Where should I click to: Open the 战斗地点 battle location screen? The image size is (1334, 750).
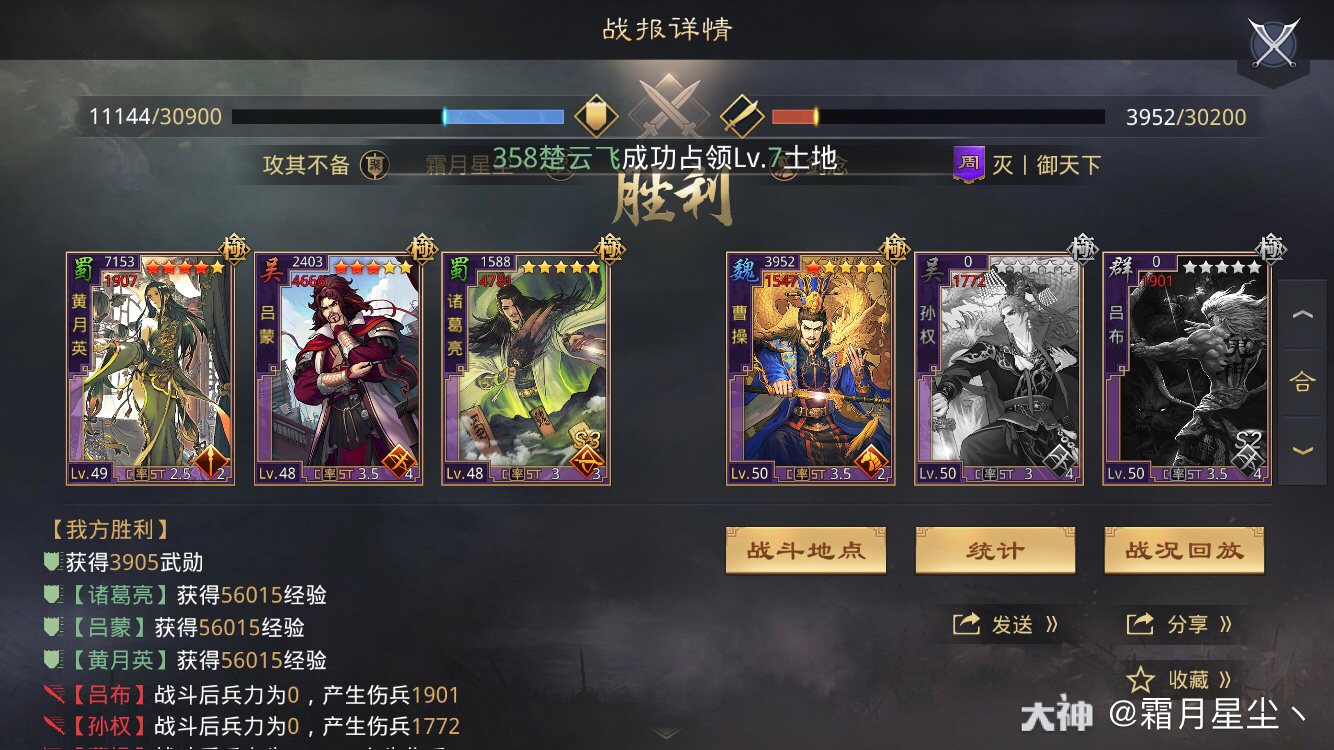805,550
